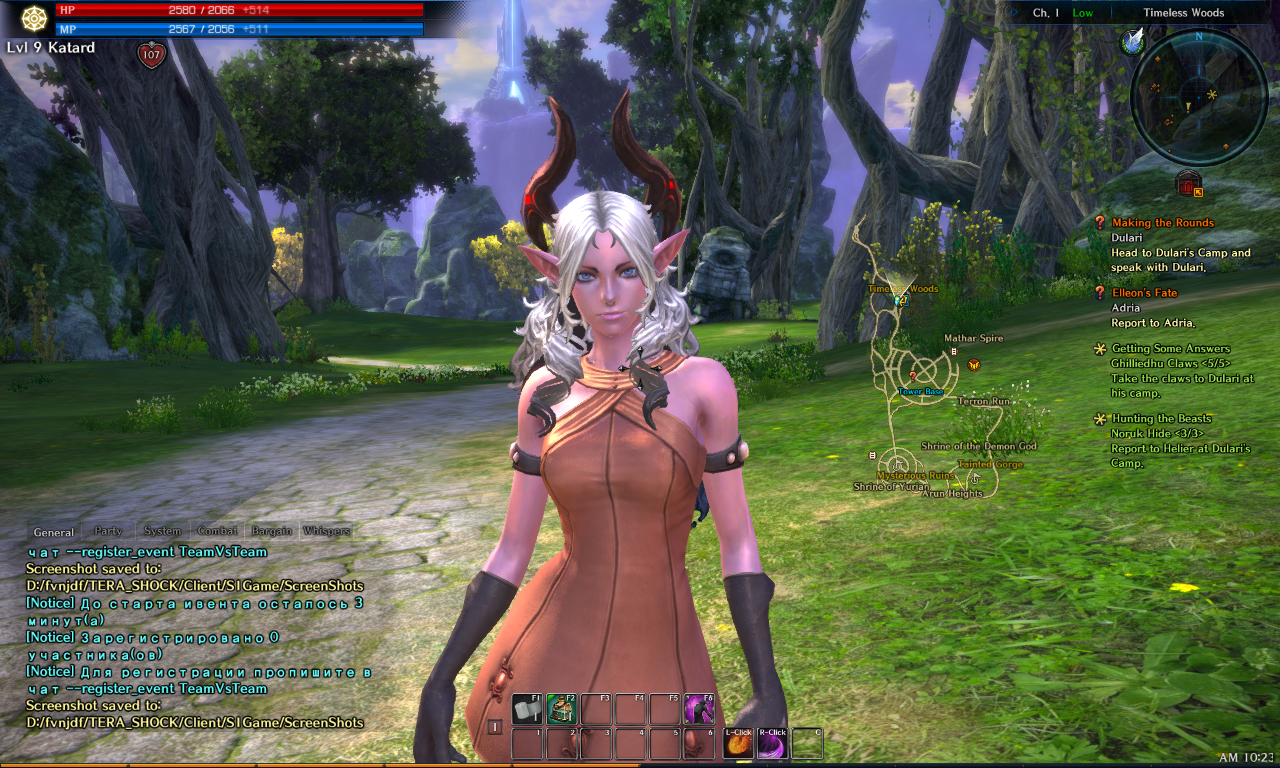
Task: Open the Party chat tab
Action: point(108,531)
